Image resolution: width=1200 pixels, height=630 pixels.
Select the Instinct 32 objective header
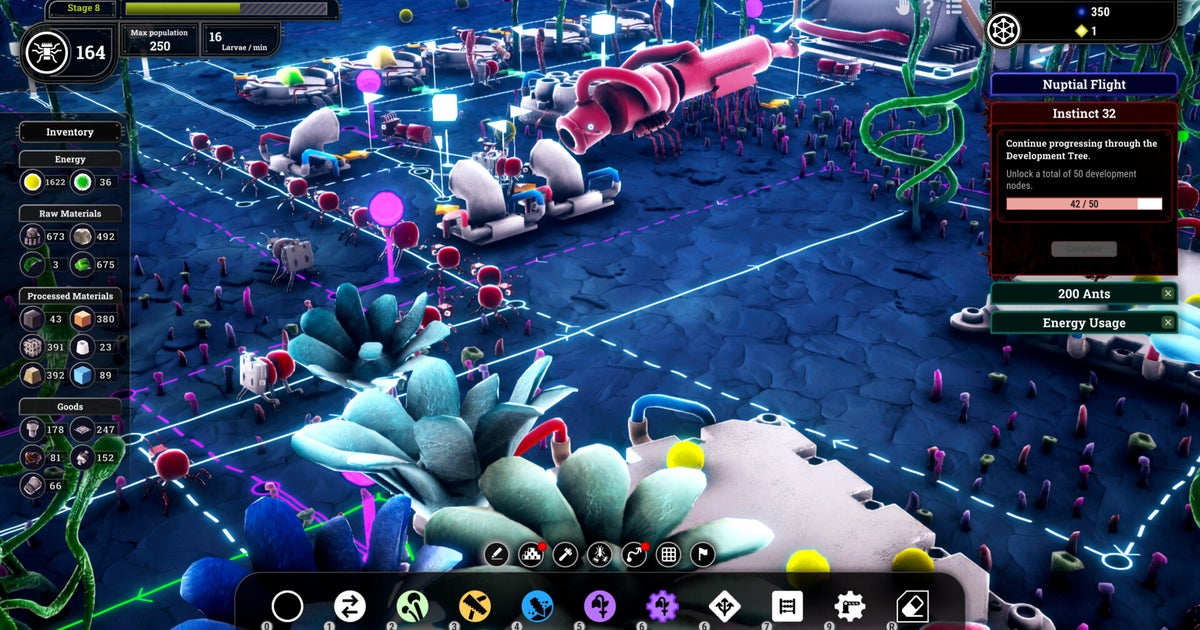pos(1084,114)
